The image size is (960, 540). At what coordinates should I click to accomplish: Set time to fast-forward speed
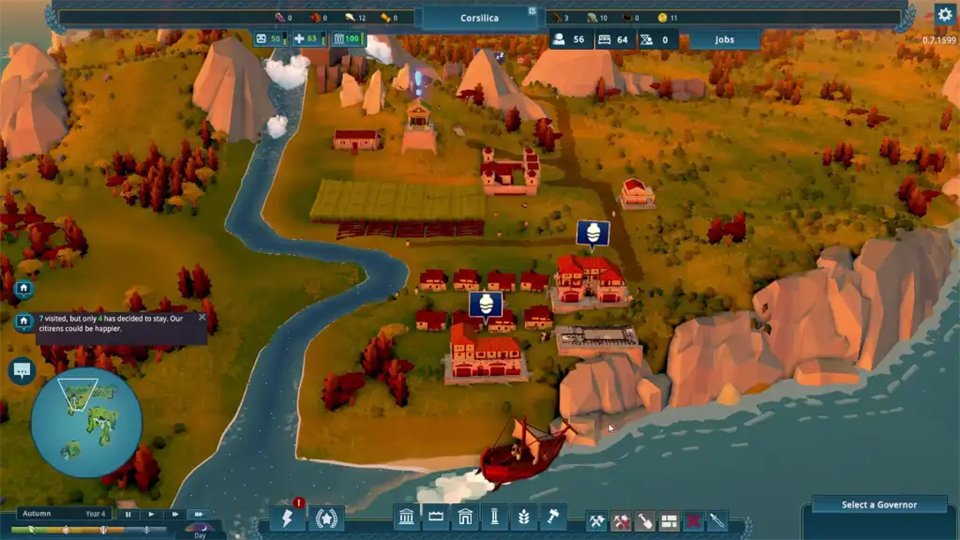tap(199, 514)
